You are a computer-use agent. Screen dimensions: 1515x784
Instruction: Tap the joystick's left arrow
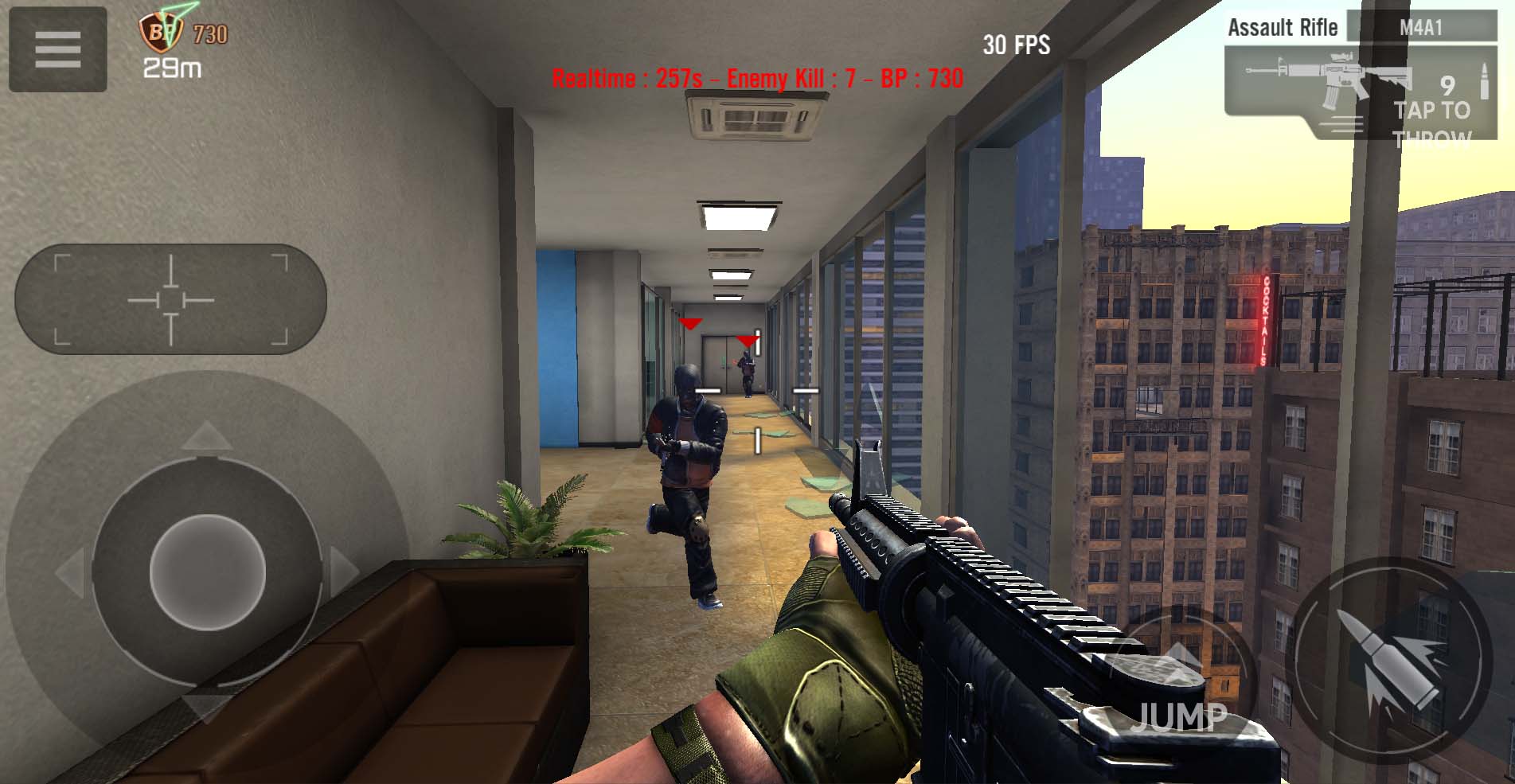pyautogui.click(x=72, y=571)
